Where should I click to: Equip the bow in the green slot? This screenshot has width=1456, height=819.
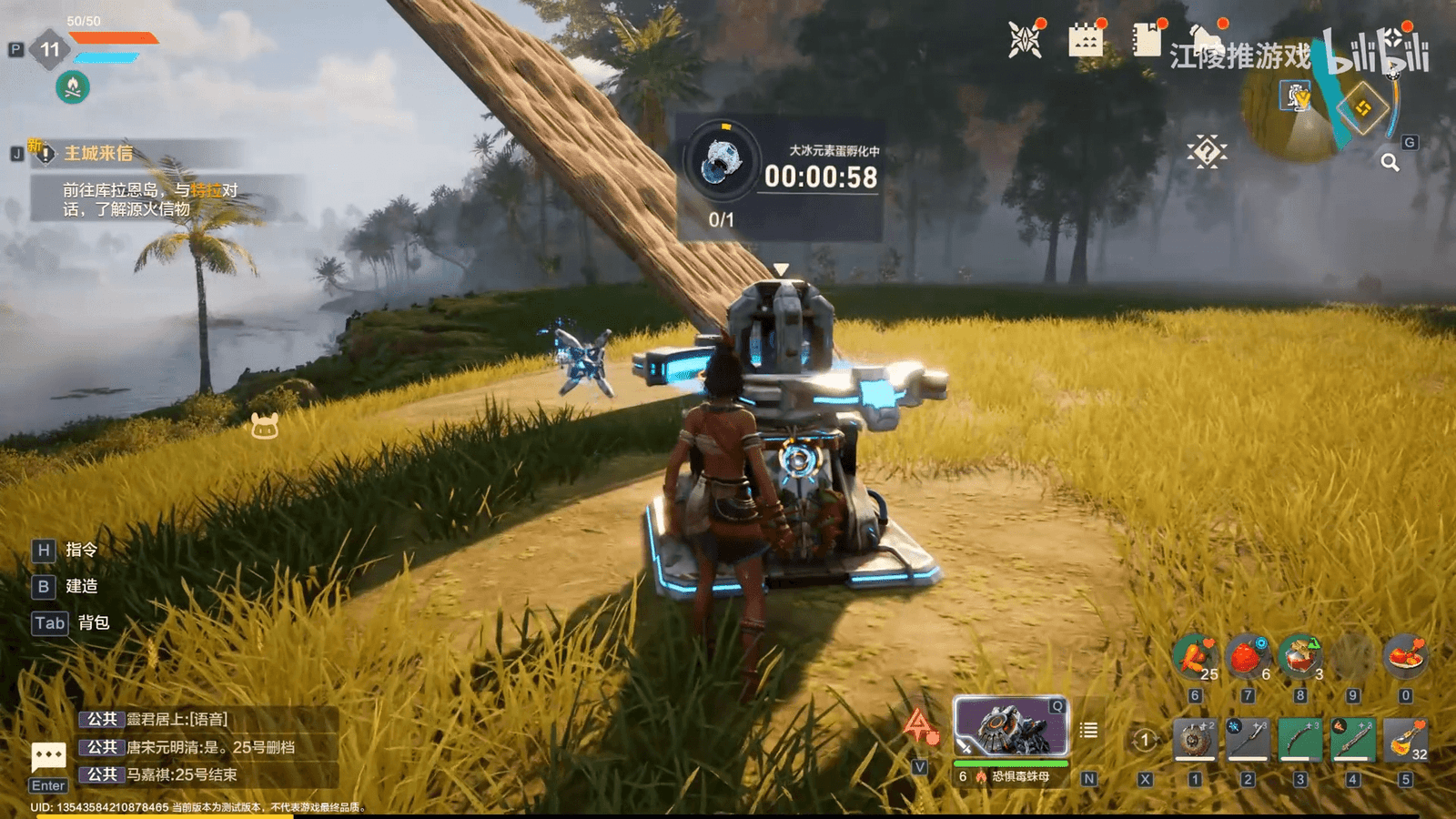click(1300, 739)
